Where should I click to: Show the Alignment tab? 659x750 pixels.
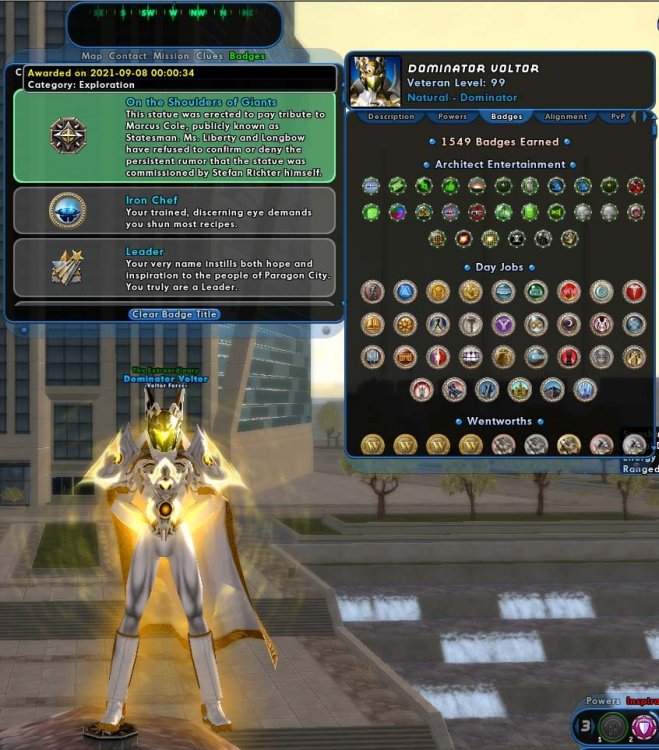click(x=566, y=117)
